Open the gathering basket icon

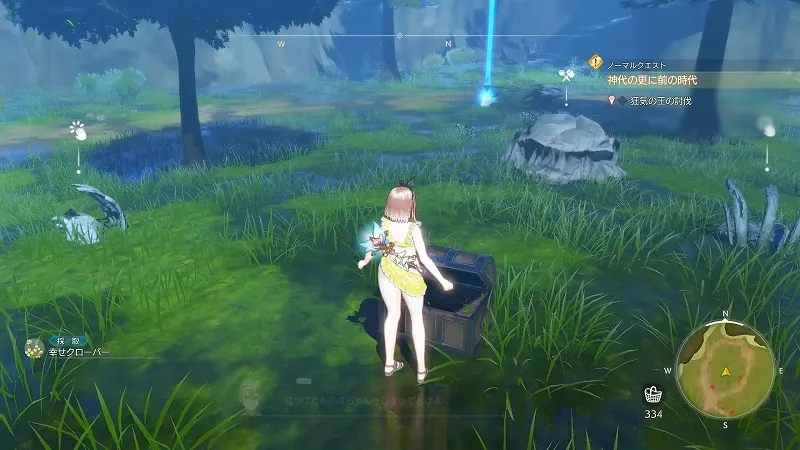click(652, 393)
